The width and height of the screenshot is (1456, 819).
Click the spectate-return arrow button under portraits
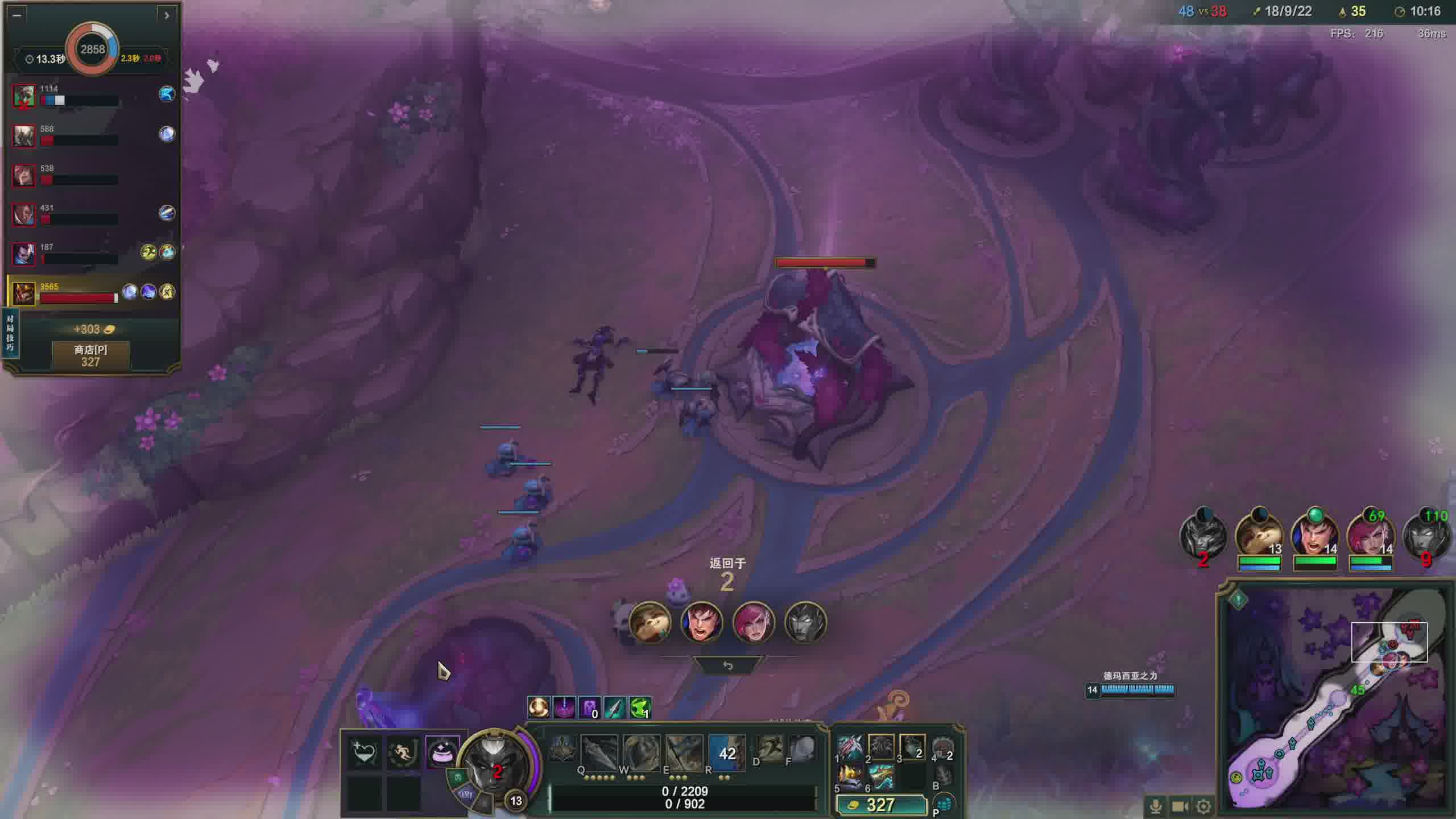[727, 665]
